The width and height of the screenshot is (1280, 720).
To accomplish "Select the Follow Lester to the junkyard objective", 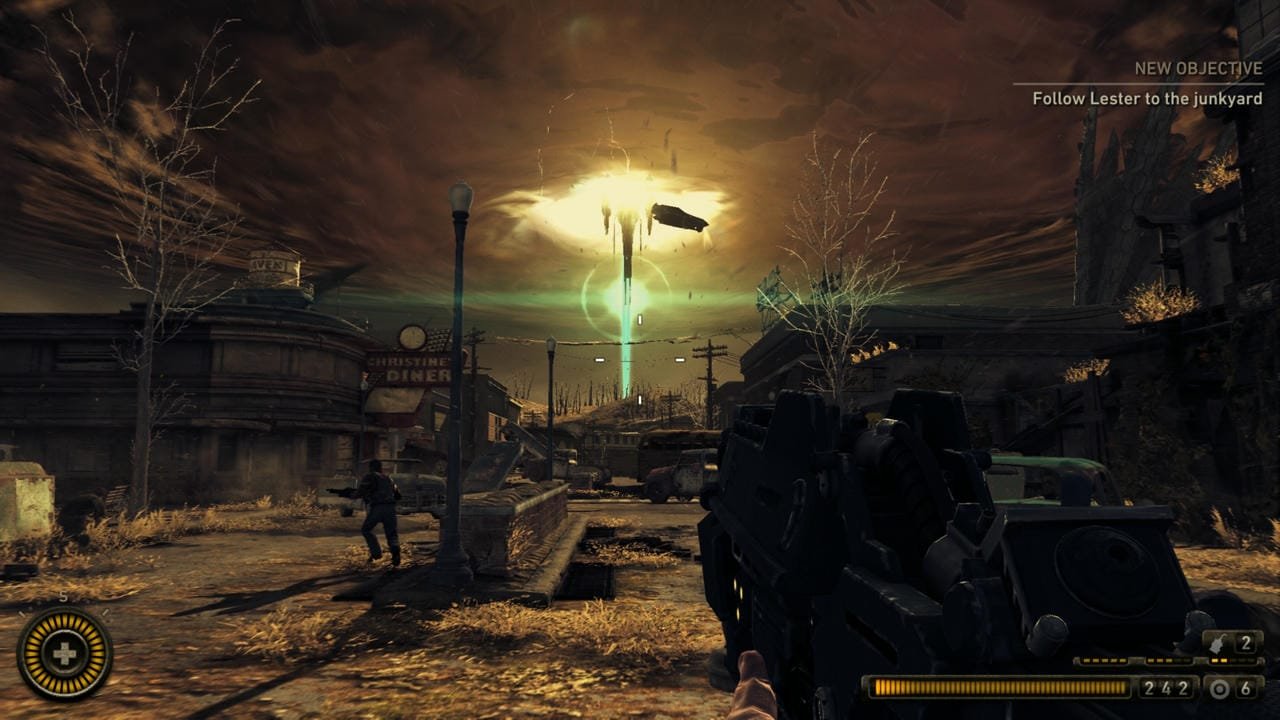I will click(1147, 99).
